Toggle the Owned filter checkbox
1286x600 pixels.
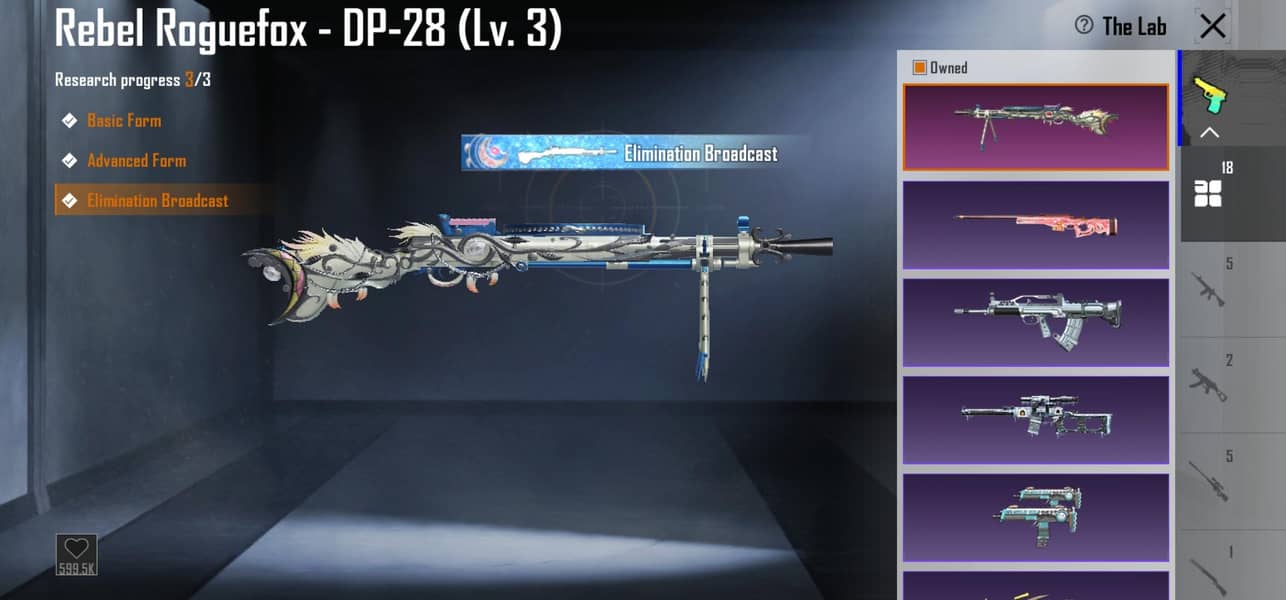click(x=920, y=68)
